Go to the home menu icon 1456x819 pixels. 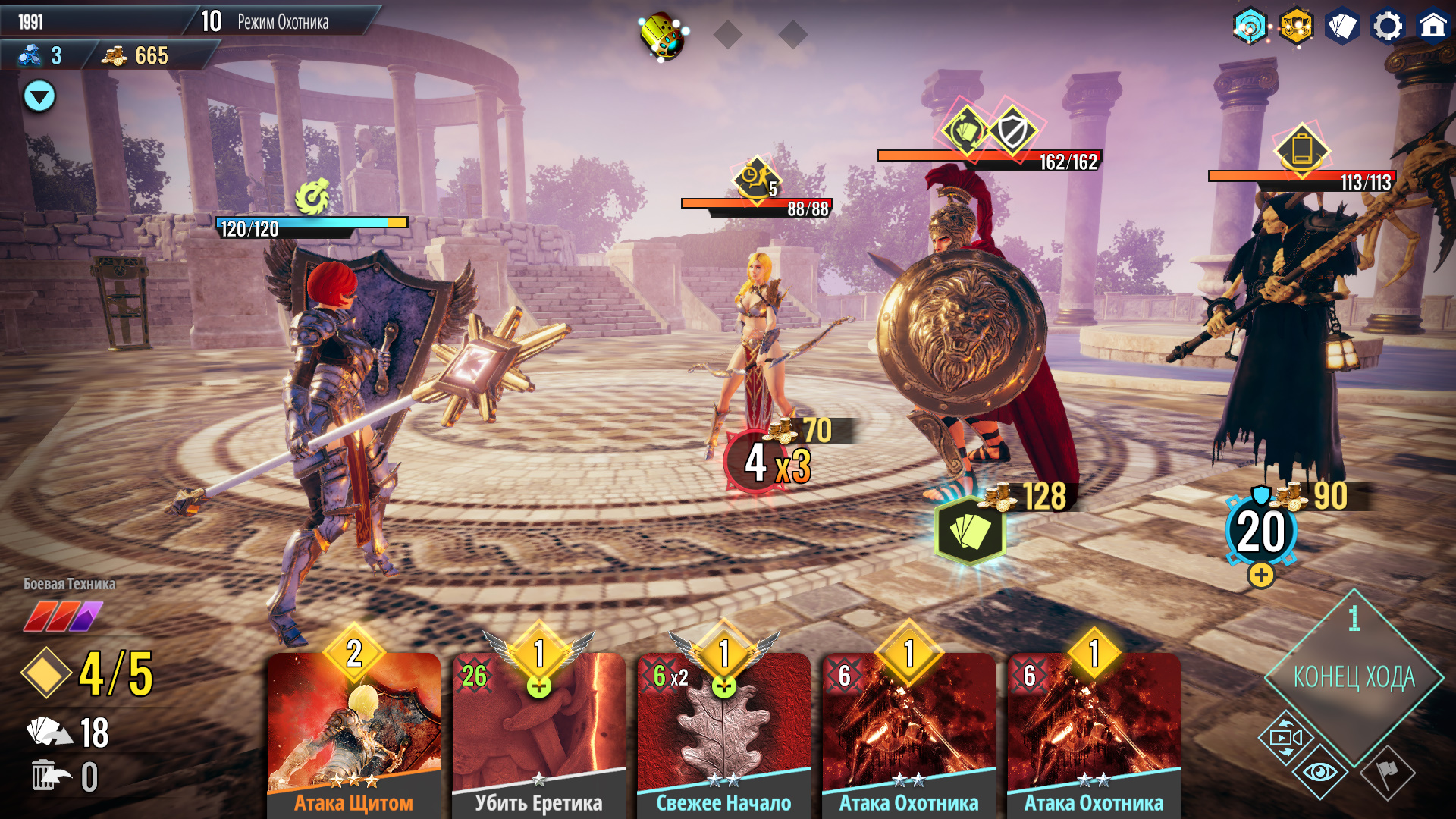[x=1432, y=27]
